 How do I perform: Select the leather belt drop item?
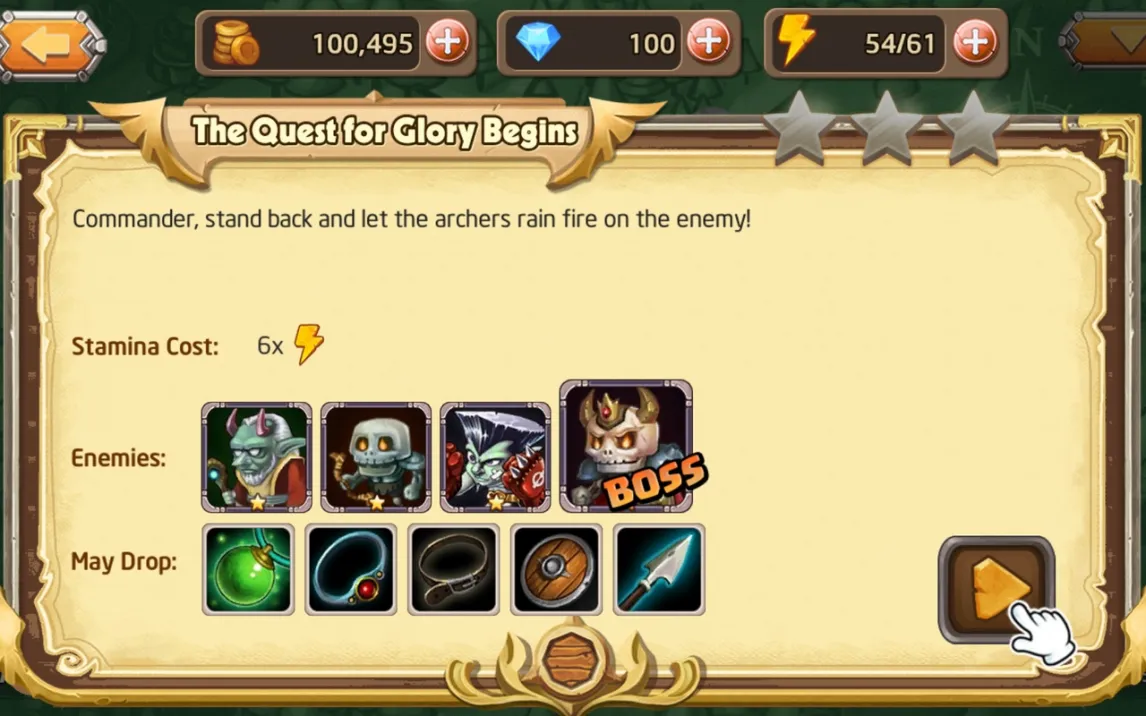[454, 569]
